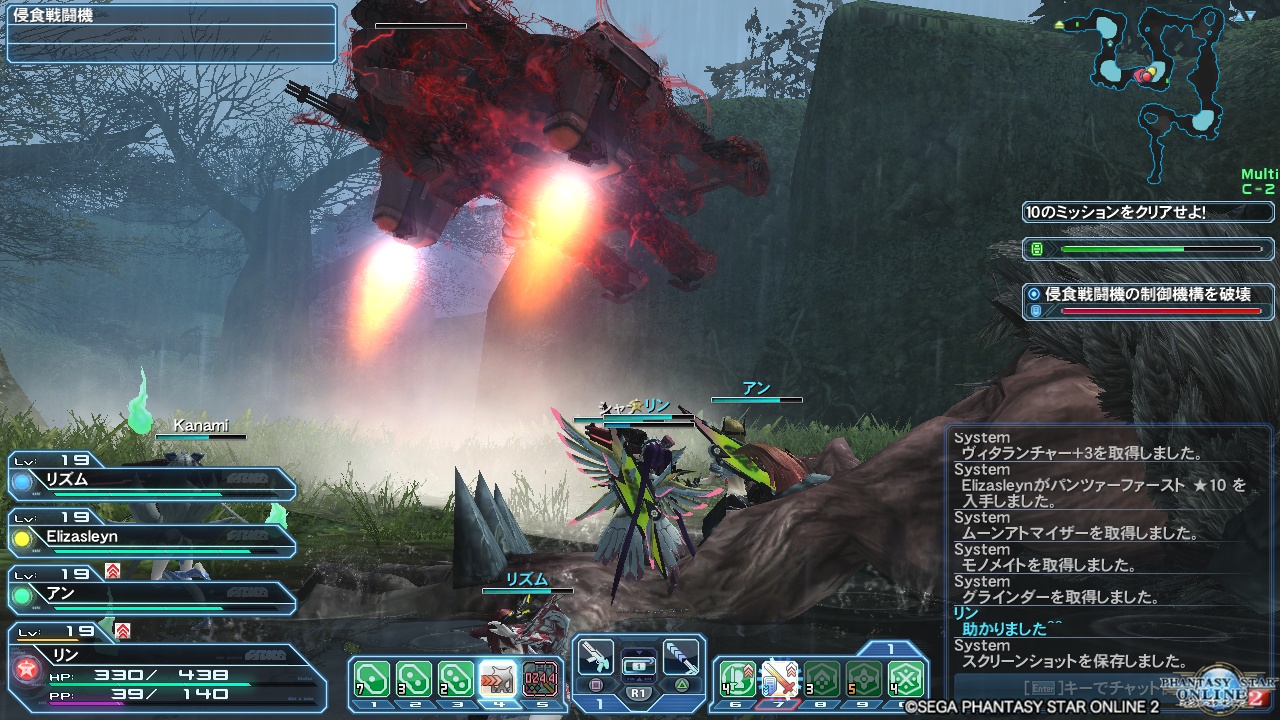Activate the highlighted creature skill in slot 4

click(498, 679)
